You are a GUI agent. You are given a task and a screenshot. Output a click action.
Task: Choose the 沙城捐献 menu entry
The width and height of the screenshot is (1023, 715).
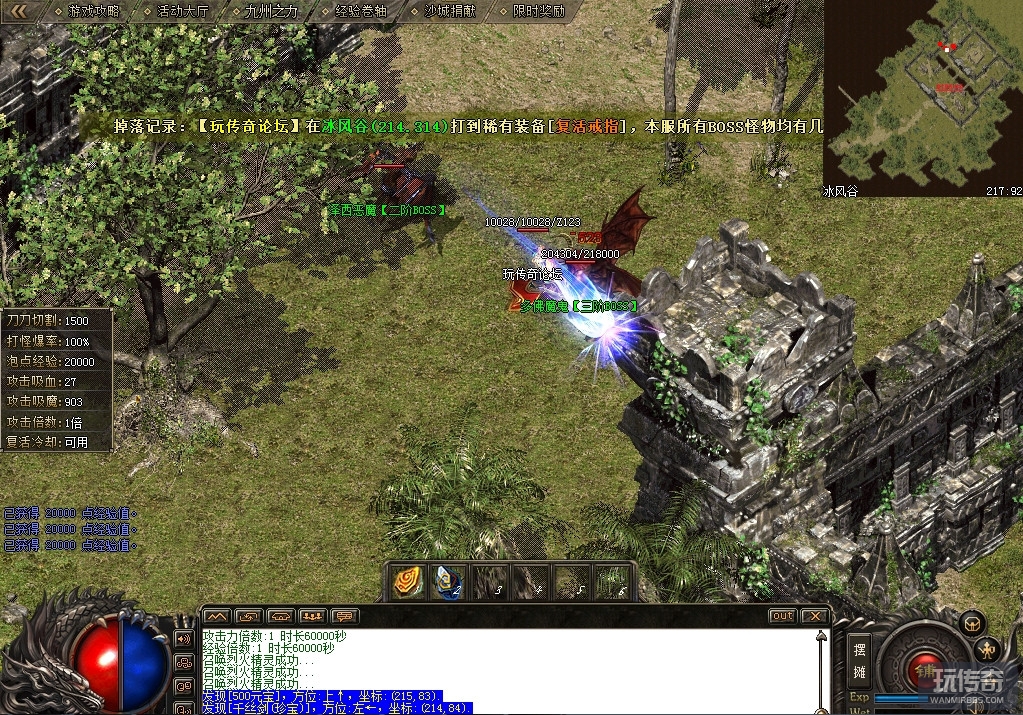449,11
